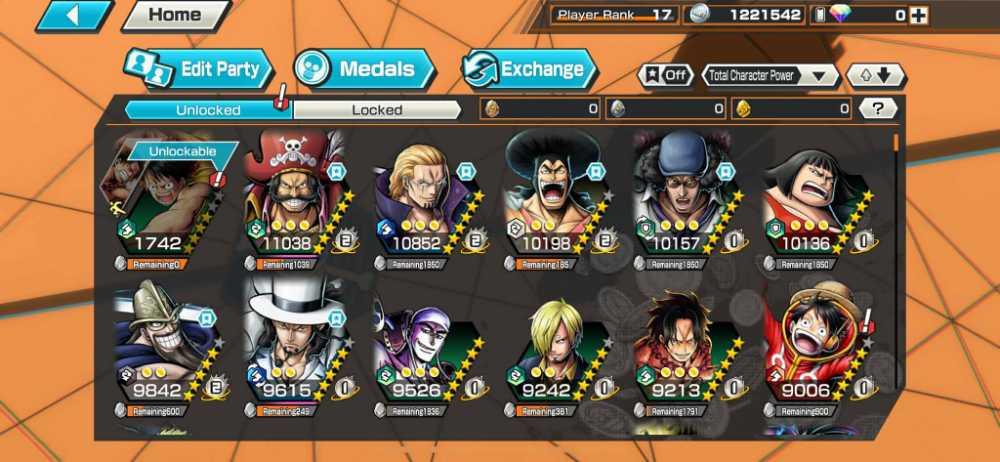The width and height of the screenshot is (1000, 462).
Task: Switch to the Locked characters tab
Action: click(x=377, y=110)
